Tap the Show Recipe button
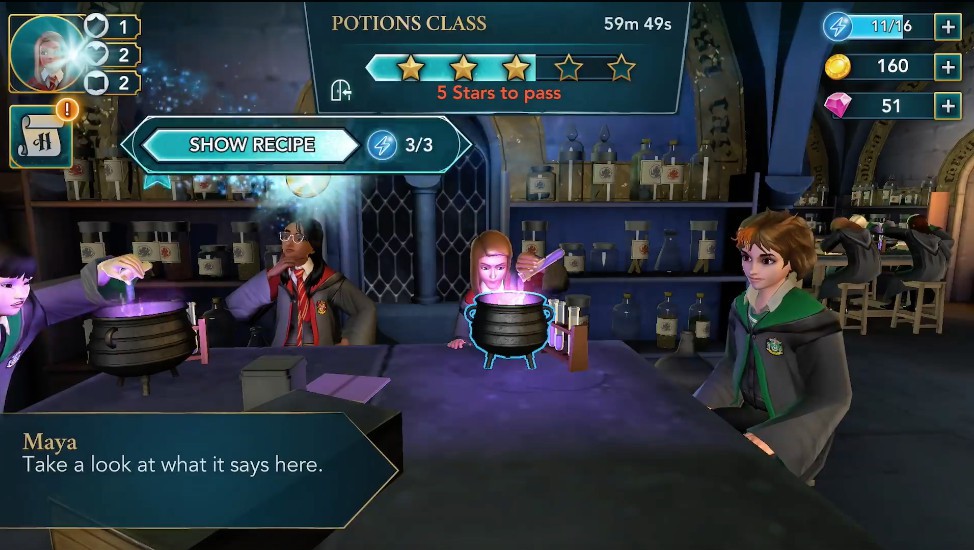The height and width of the screenshot is (550, 974). [251, 145]
